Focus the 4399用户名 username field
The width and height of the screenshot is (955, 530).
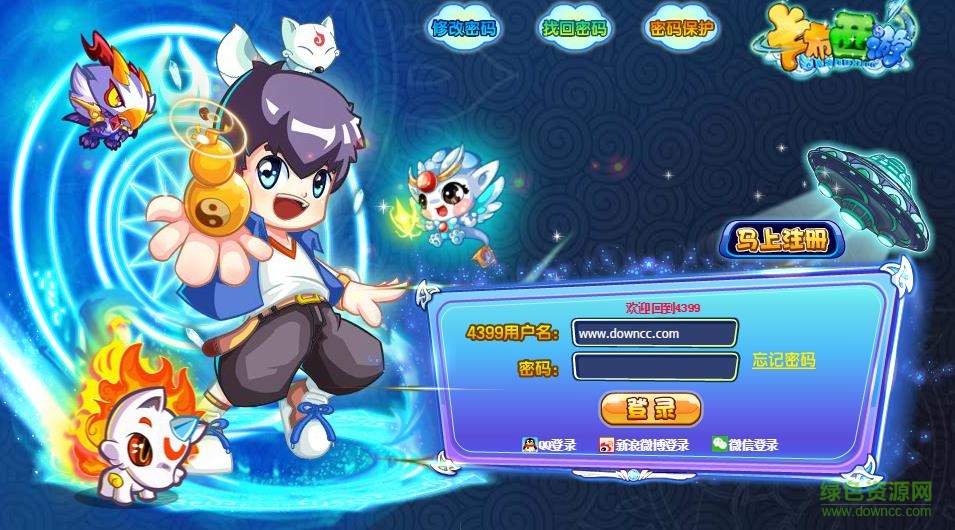pyautogui.click(x=655, y=333)
